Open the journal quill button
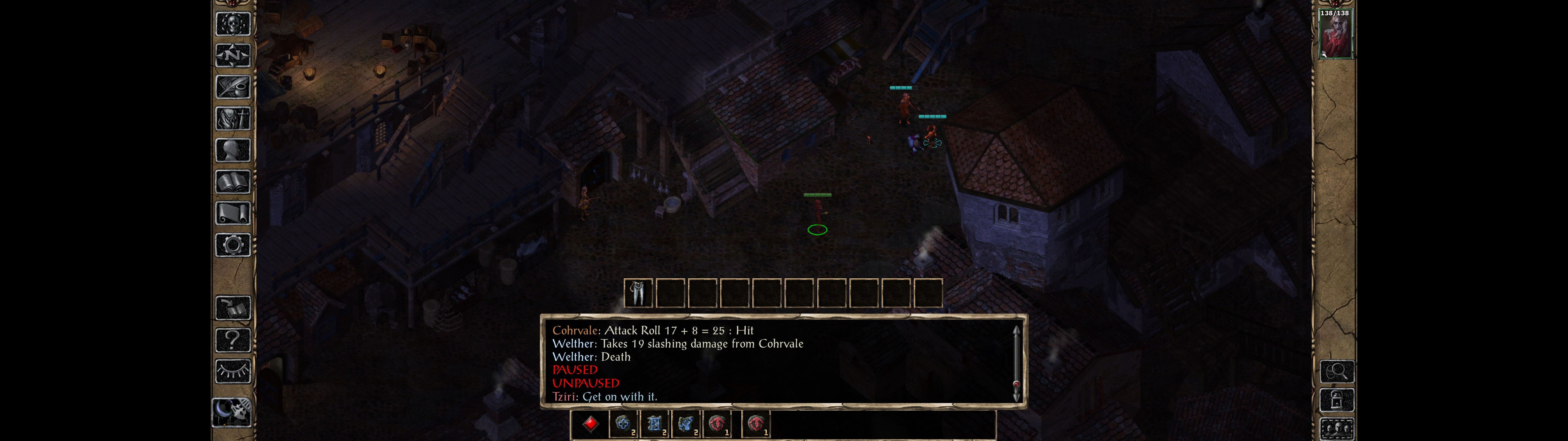The height and width of the screenshot is (441, 1568). coord(233,87)
